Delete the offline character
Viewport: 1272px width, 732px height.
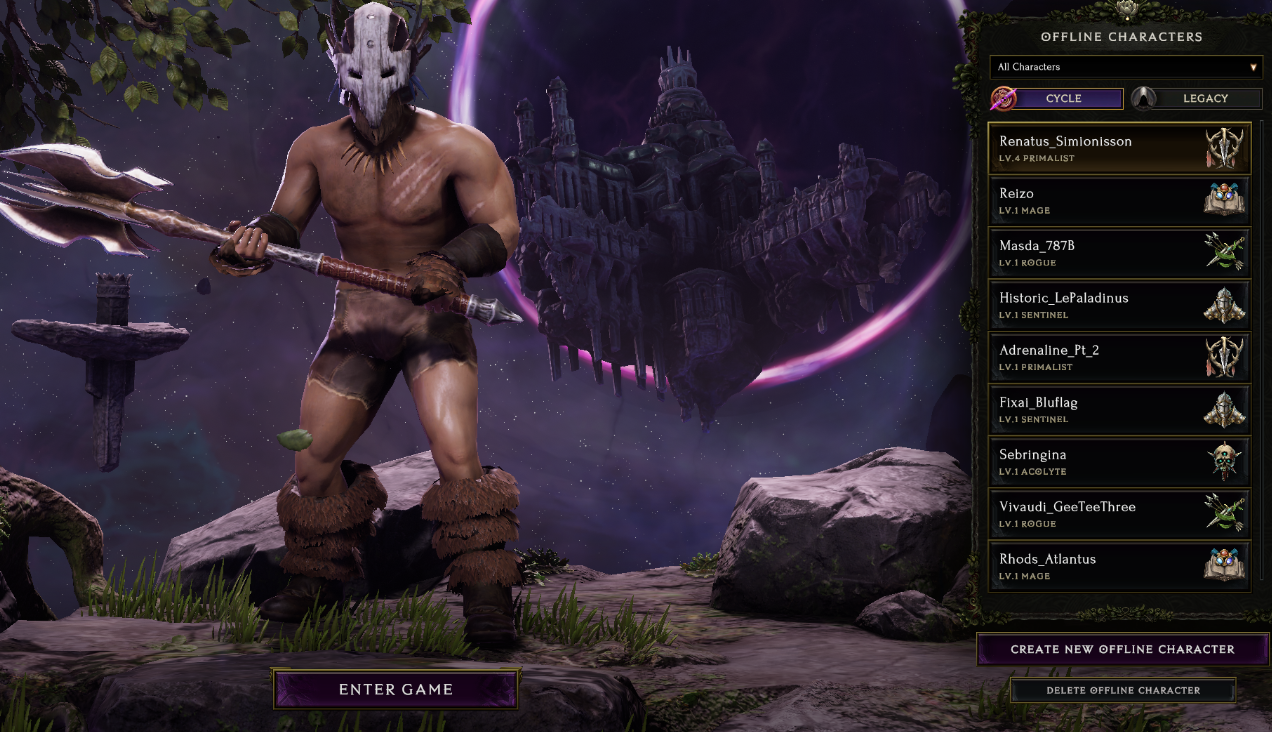1122,690
